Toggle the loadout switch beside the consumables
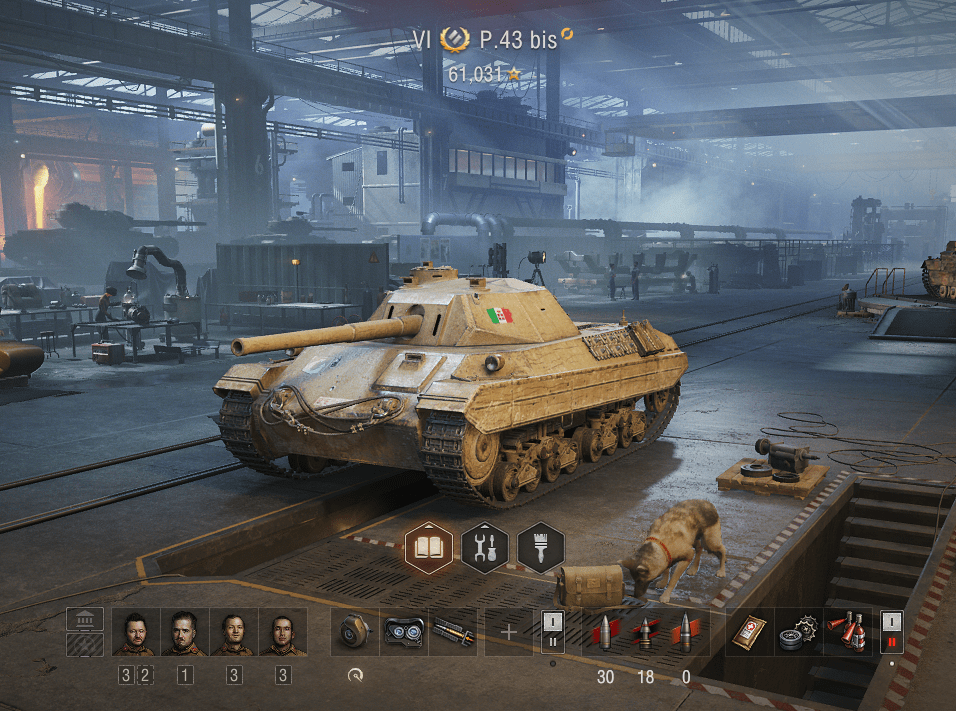 [891, 632]
